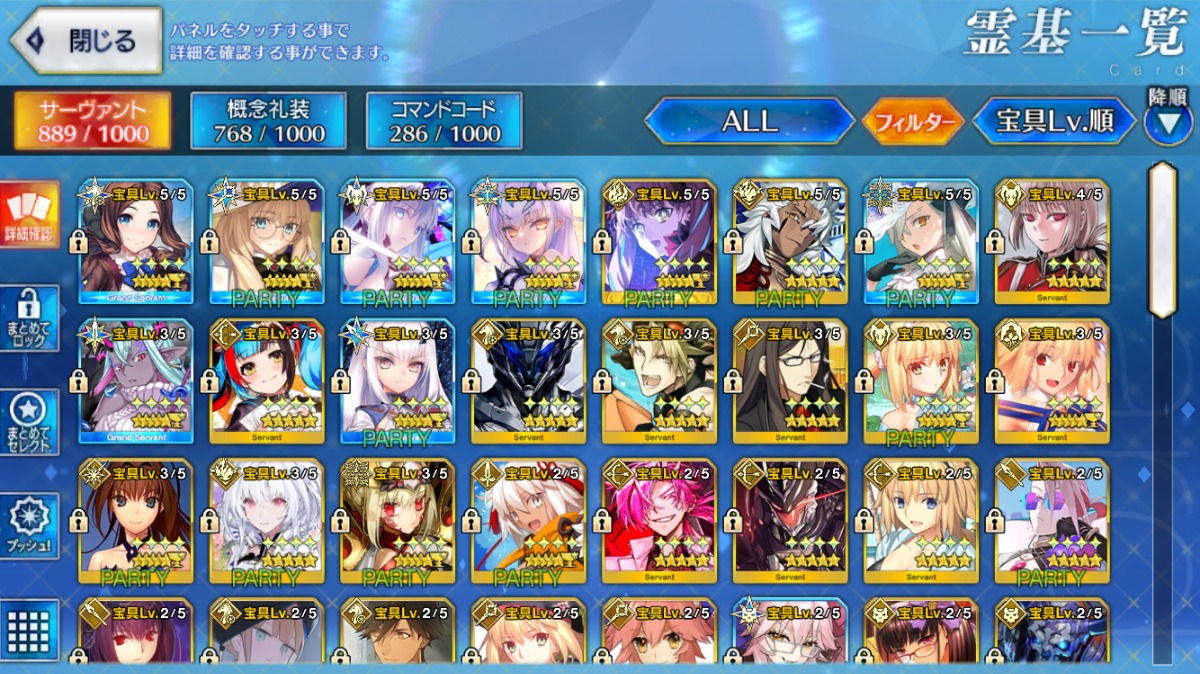Activate 詳細確認 detail view mode
This screenshot has height=674, width=1200.
point(29,214)
